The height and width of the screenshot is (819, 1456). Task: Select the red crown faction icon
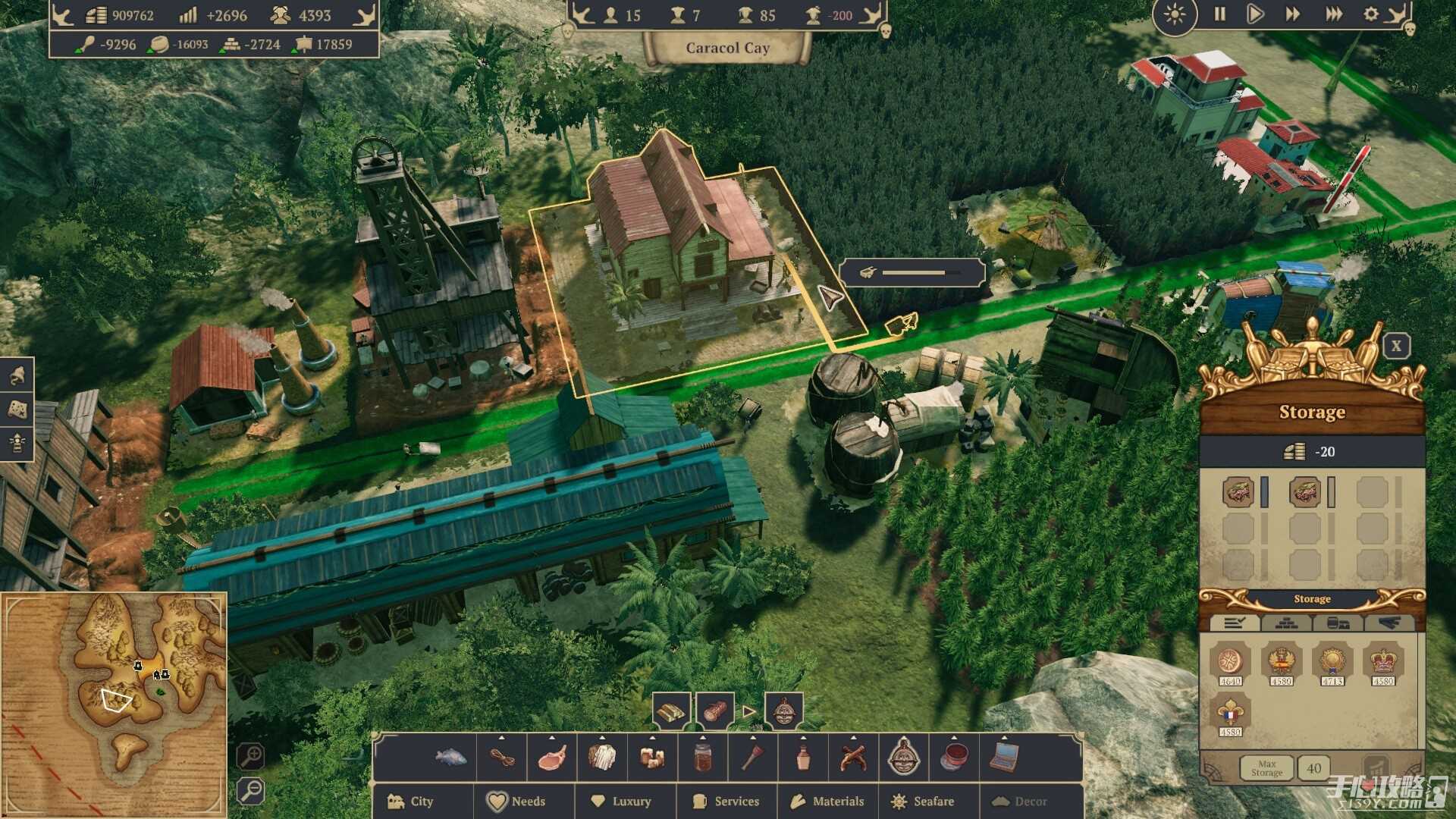[x=1382, y=662]
